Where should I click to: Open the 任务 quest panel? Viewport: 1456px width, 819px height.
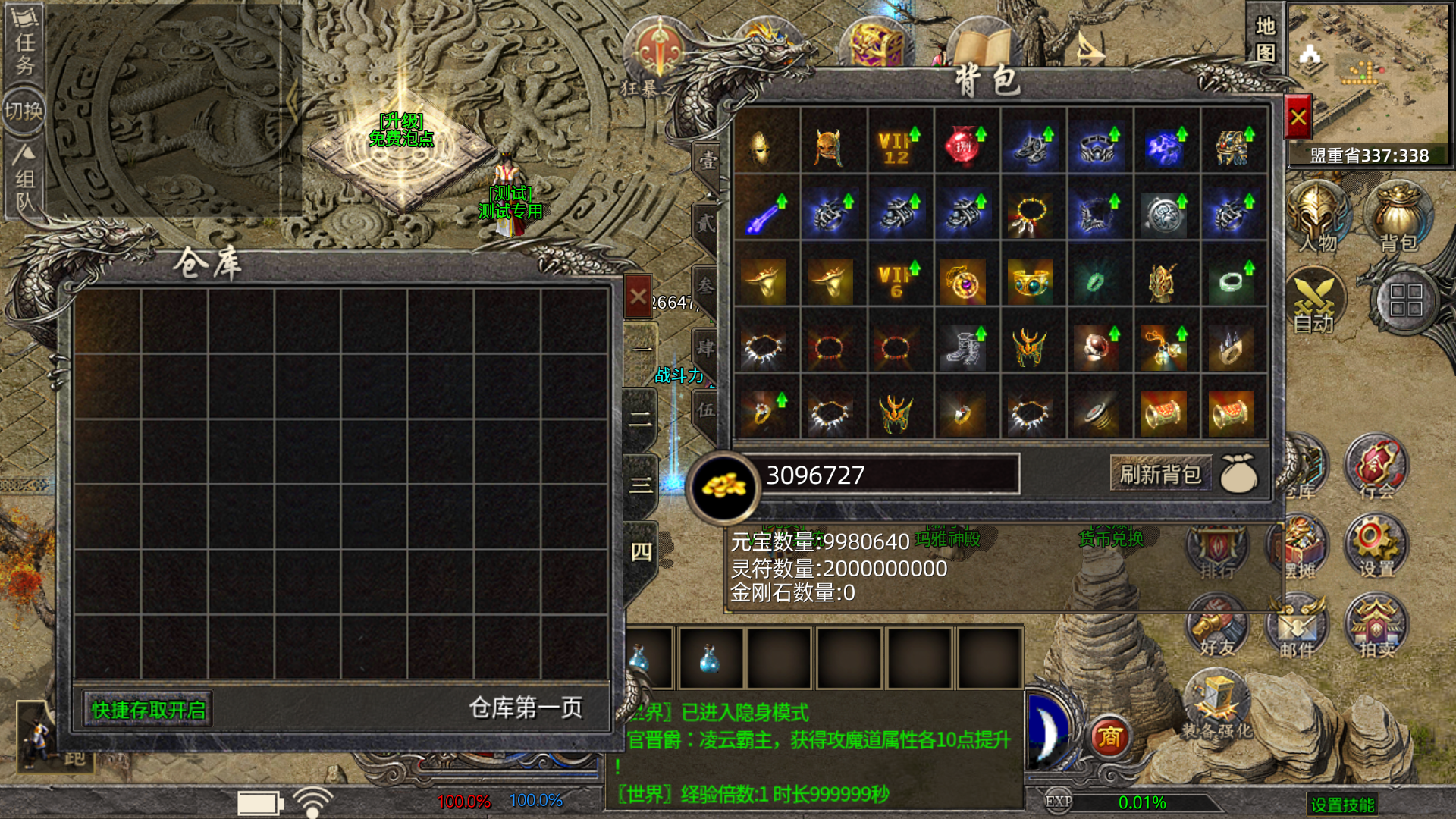24,44
